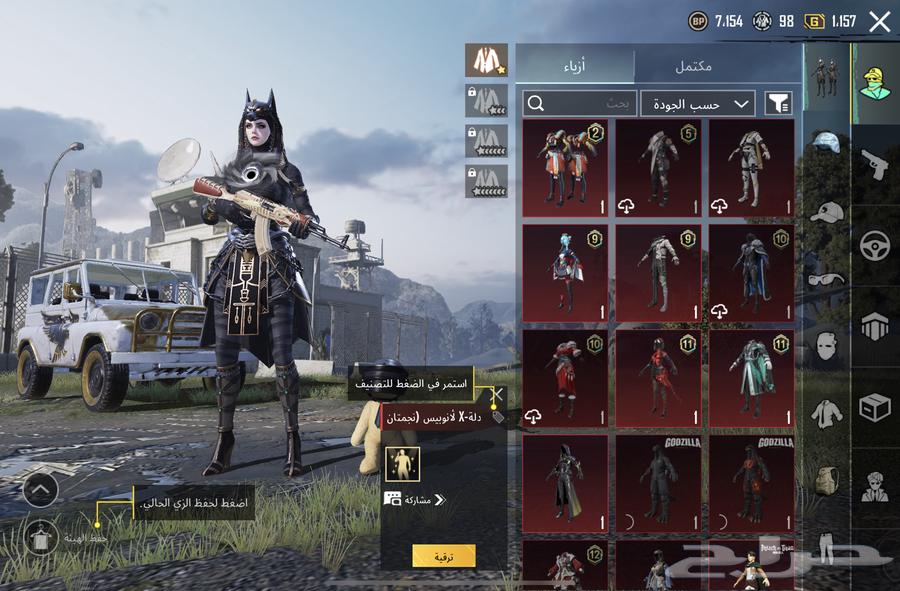This screenshot has width=900, height=591.
Task: Open the crate box category
Action: (x=875, y=407)
